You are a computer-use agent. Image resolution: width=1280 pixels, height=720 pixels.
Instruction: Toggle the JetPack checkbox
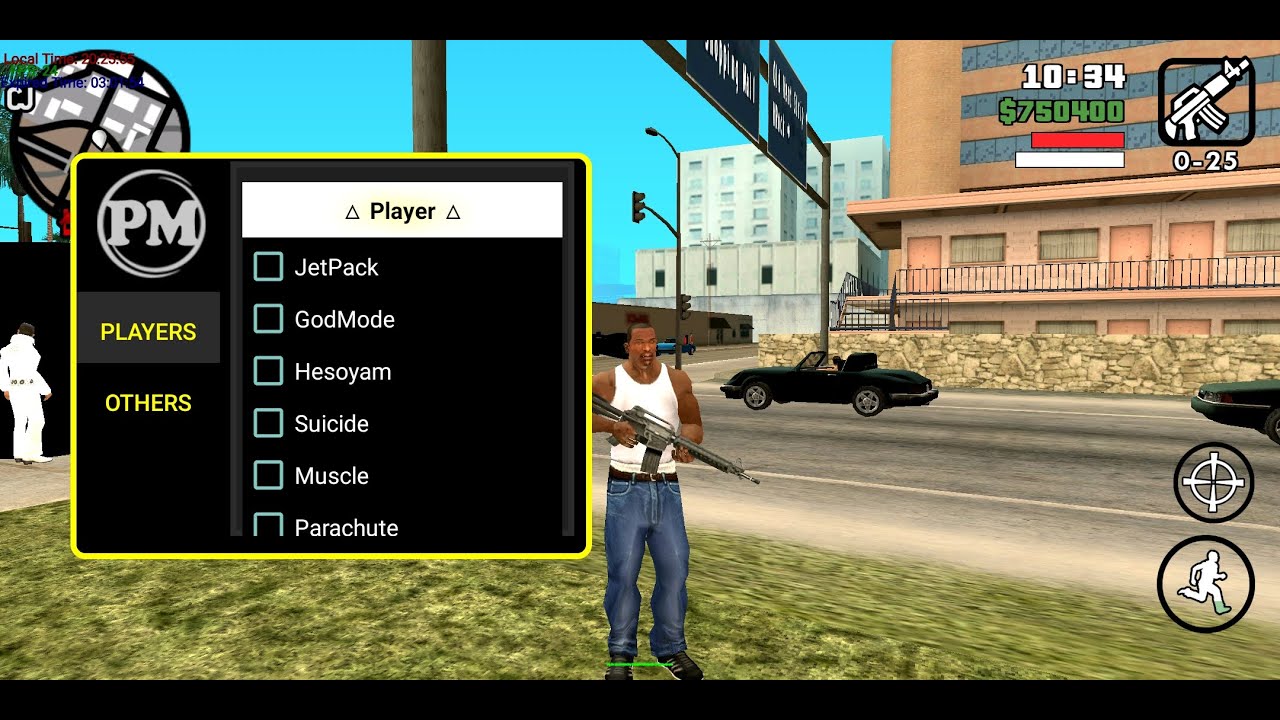pos(268,267)
